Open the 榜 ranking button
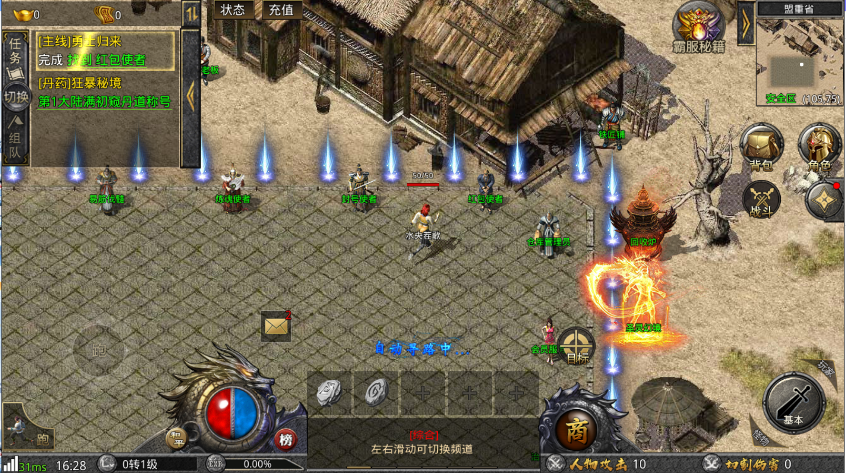This screenshot has width=846, height=473. [286, 440]
